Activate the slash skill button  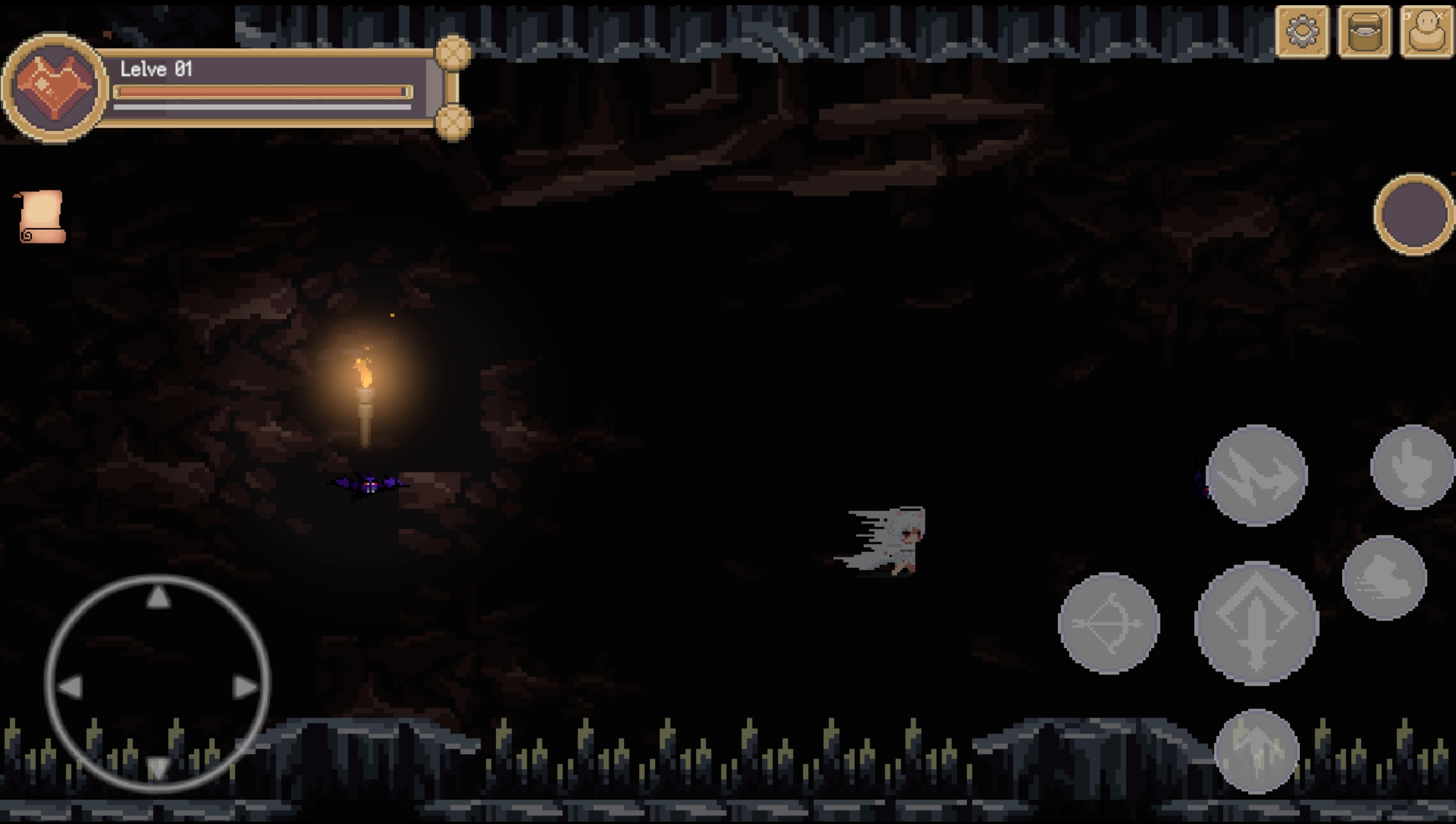(1256, 475)
